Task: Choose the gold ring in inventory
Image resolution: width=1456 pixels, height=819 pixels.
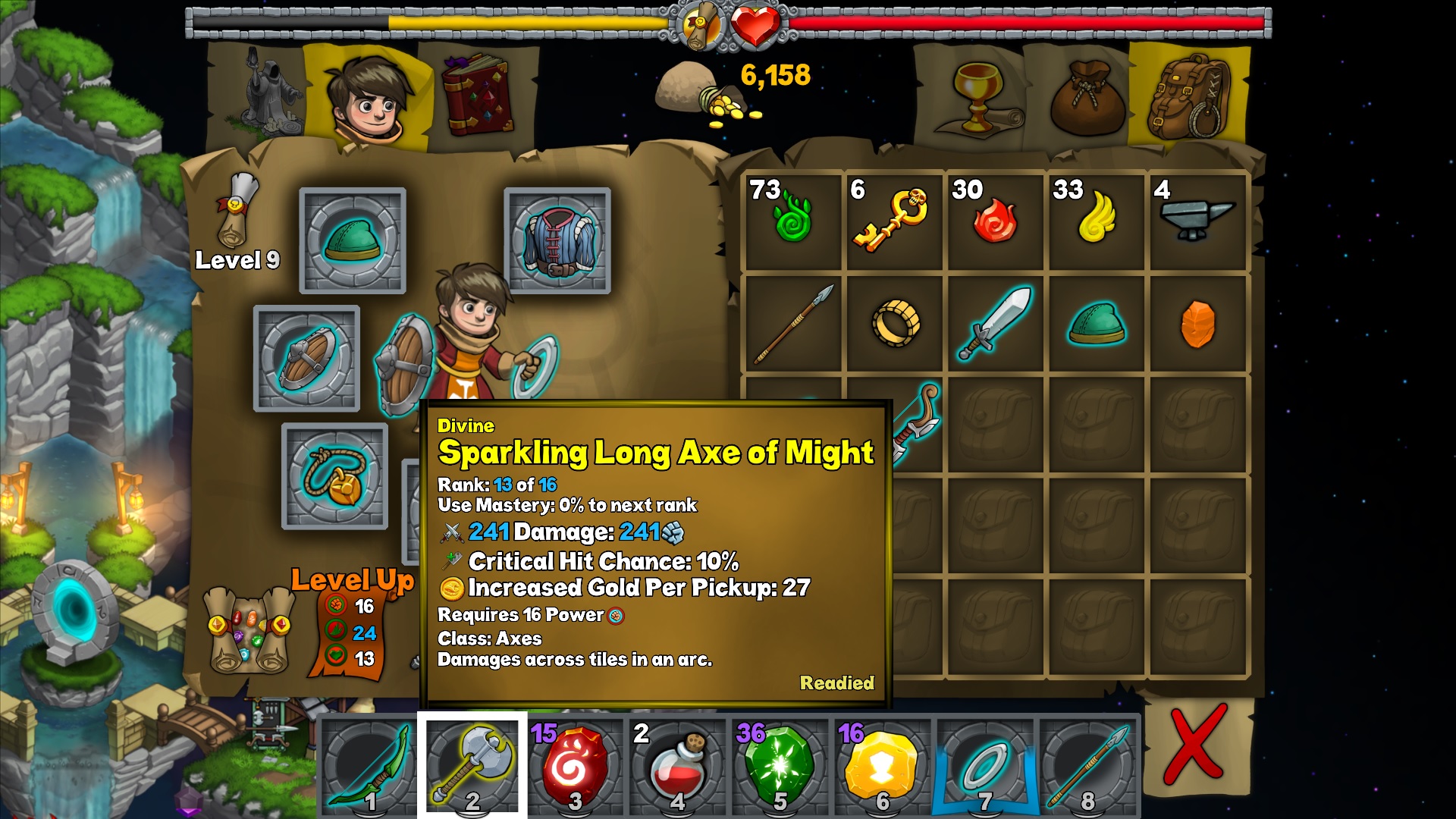Action: point(895,323)
